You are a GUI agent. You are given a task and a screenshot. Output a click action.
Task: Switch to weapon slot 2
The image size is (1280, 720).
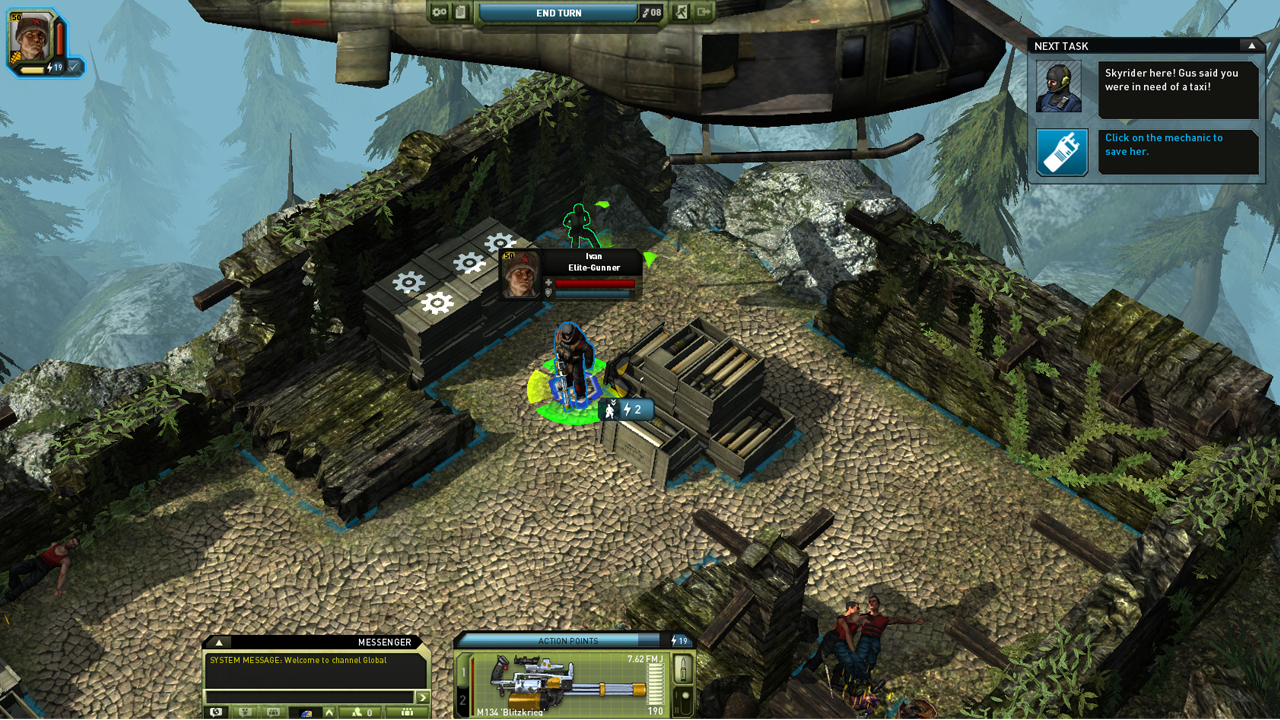pyautogui.click(x=463, y=698)
